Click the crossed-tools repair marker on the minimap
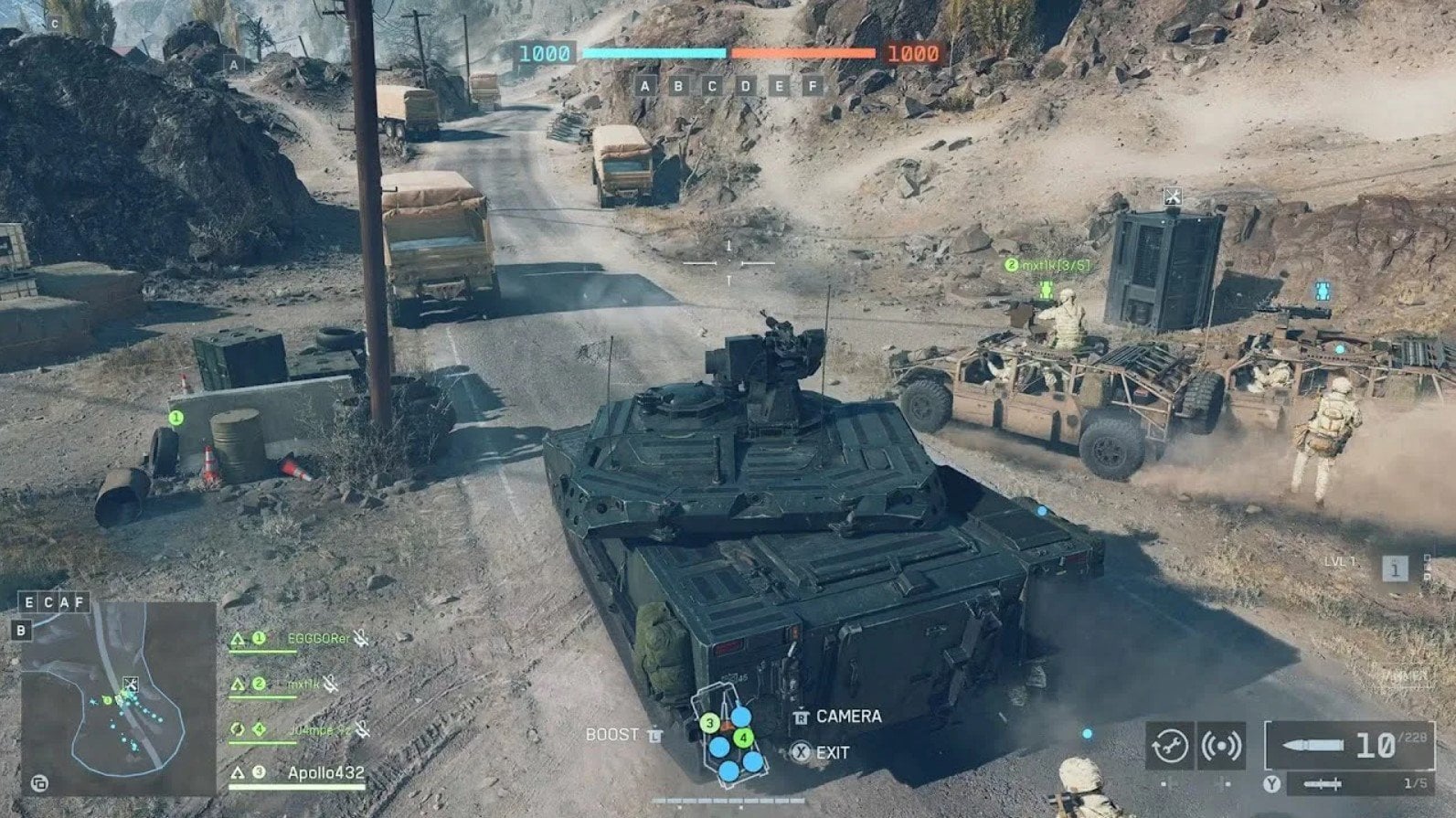This screenshot has width=1456, height=818. (132, 684)
